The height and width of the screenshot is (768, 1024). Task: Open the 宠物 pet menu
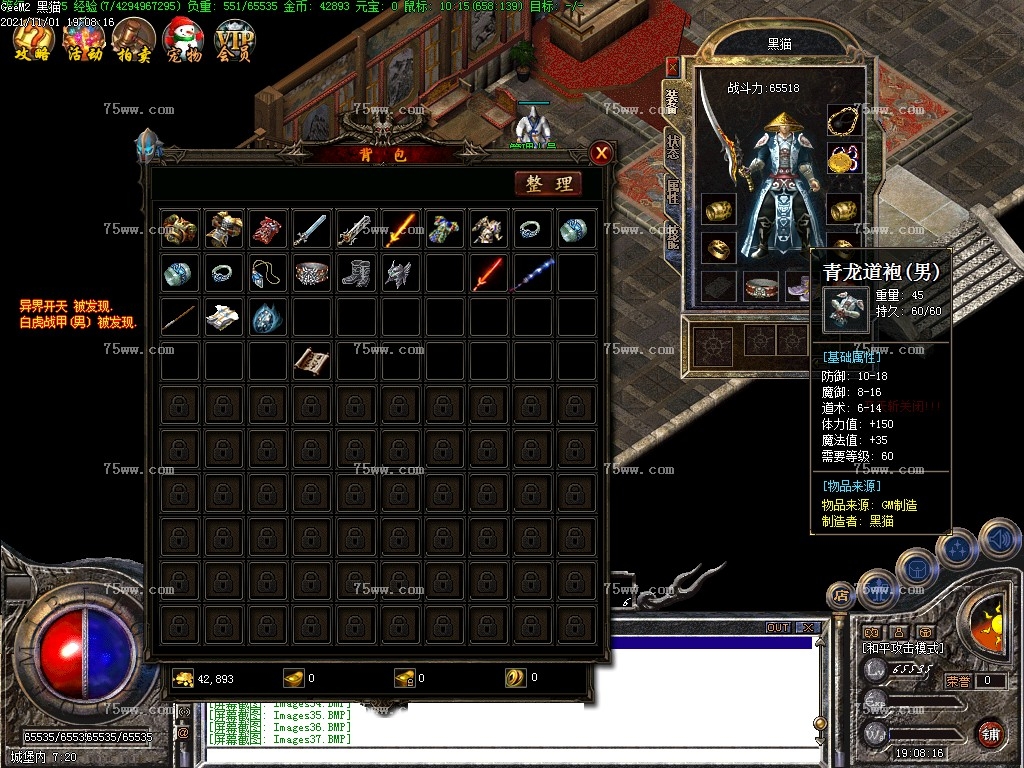click(183, 40)
